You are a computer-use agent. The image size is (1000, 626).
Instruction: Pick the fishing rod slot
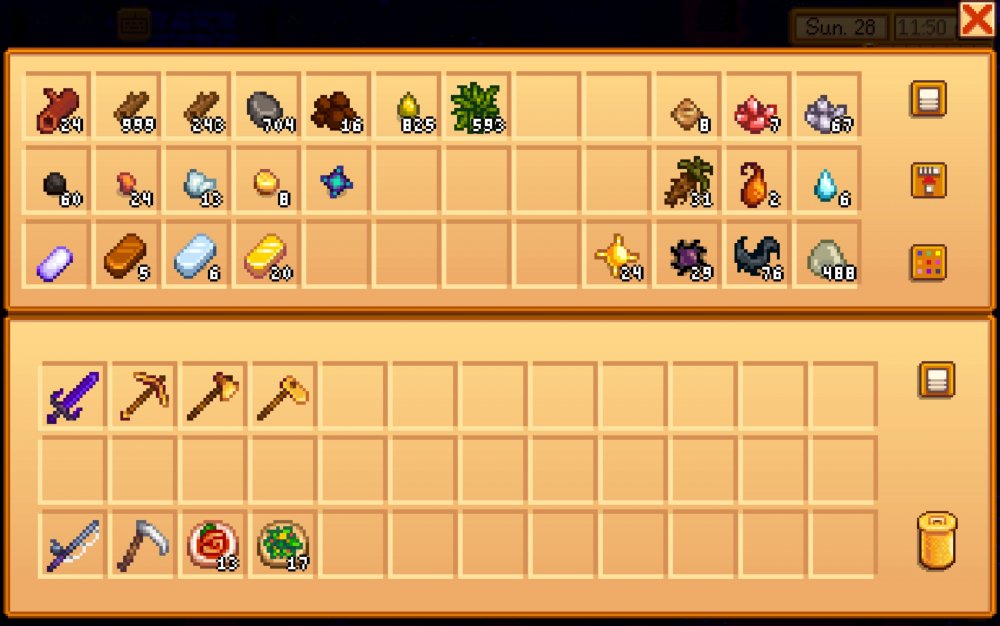pyautogui.click(x=73, y=545)
